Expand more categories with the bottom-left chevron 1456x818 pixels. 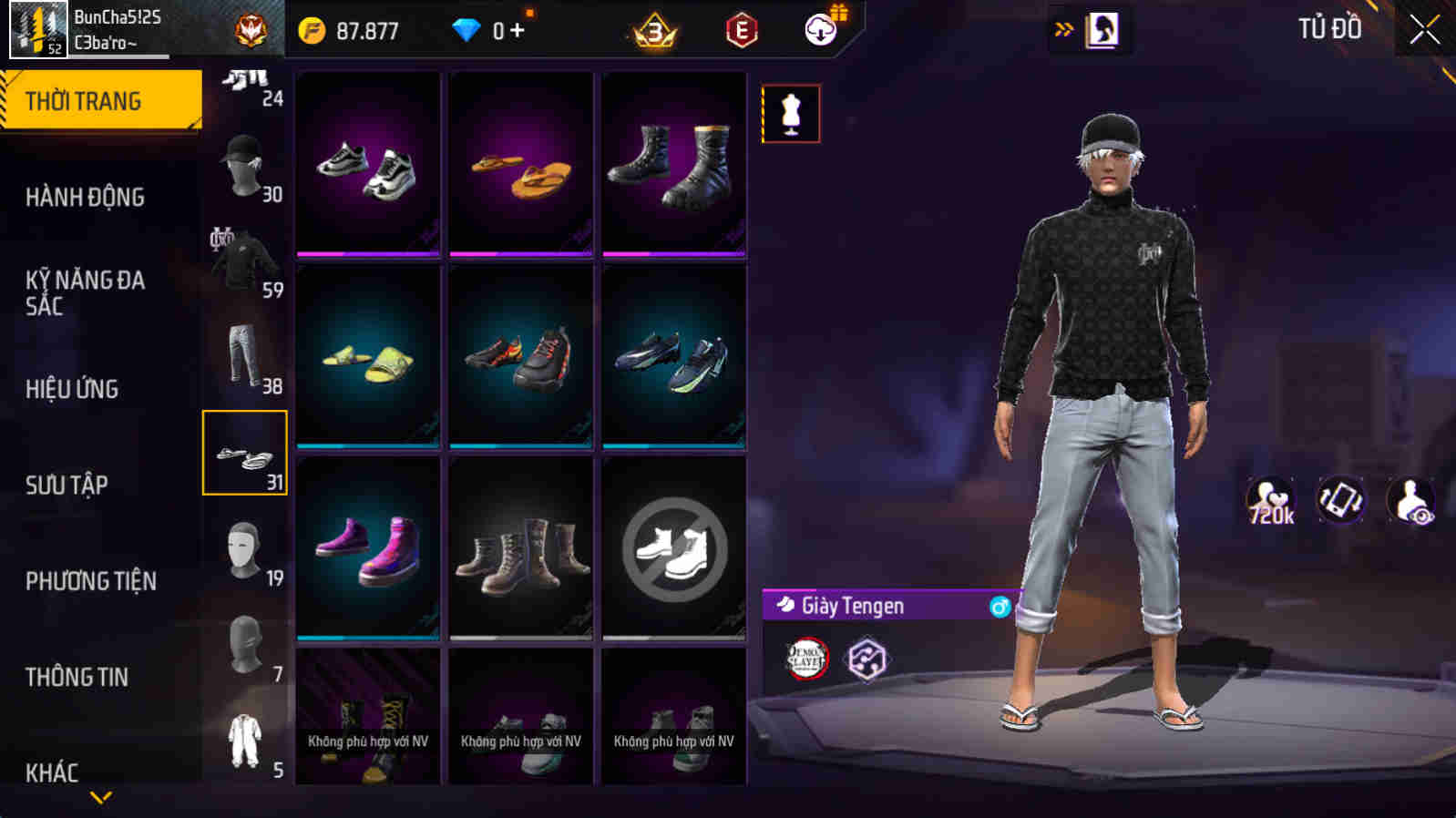coord(100,797)
